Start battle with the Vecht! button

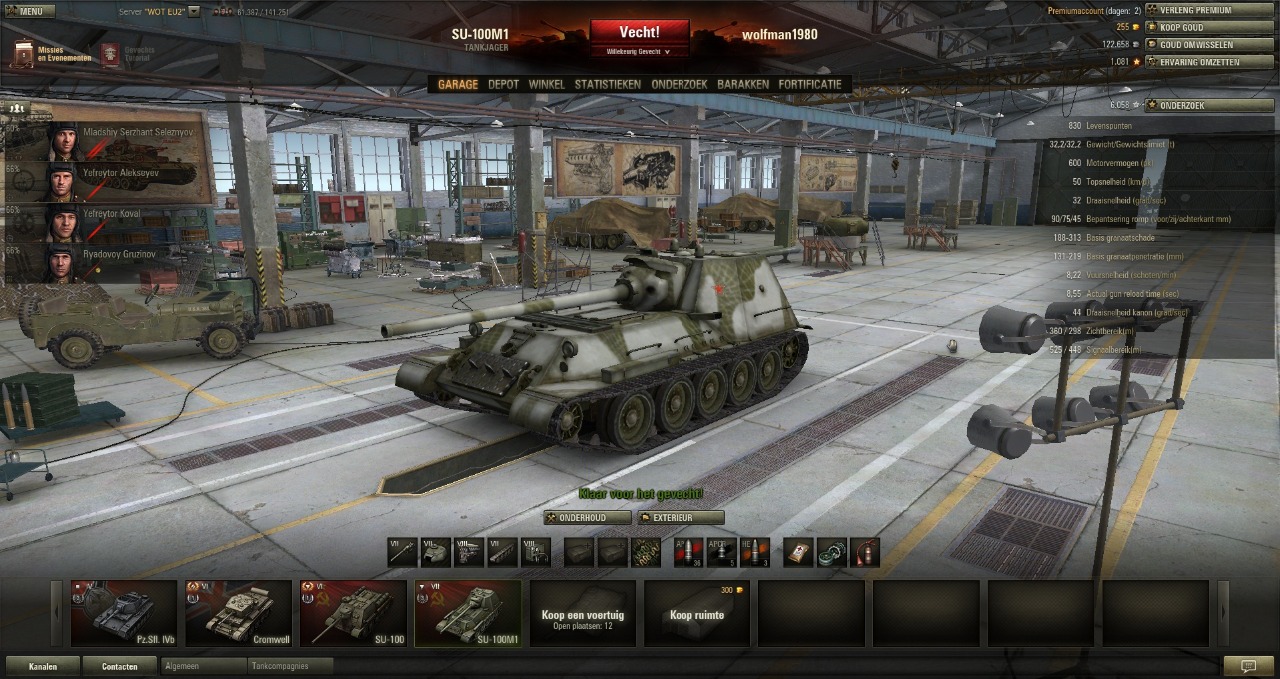tap(639, 33)
